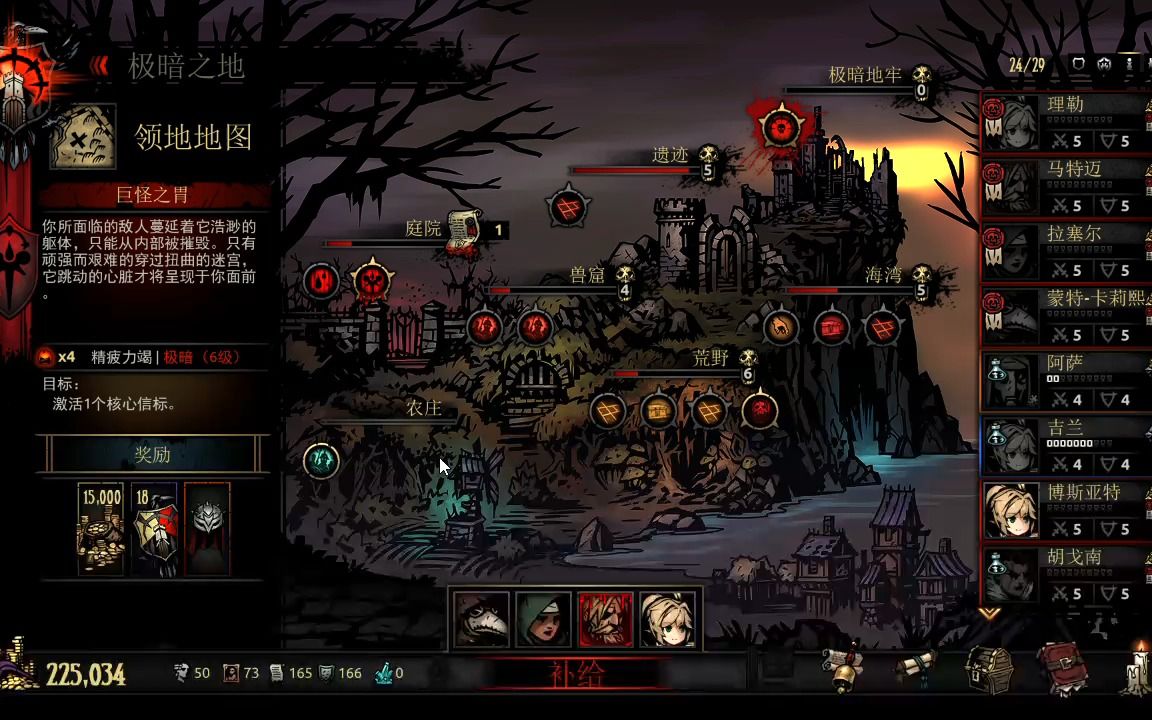The height and width of the screenshot is (720, 1152).
Task: Select the blonde hero party portrait
Action: 668,619
